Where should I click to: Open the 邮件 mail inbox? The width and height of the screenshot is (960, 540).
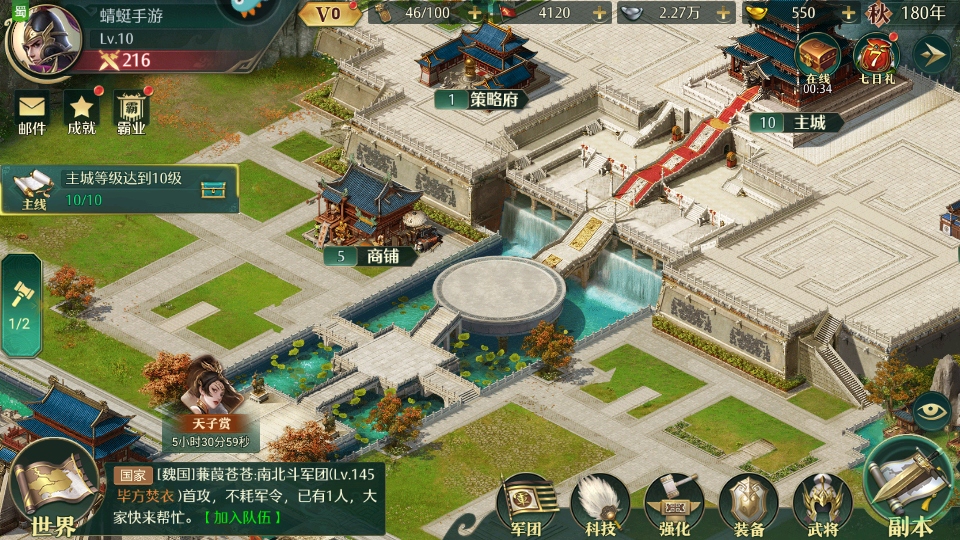(x=32, y=112)
